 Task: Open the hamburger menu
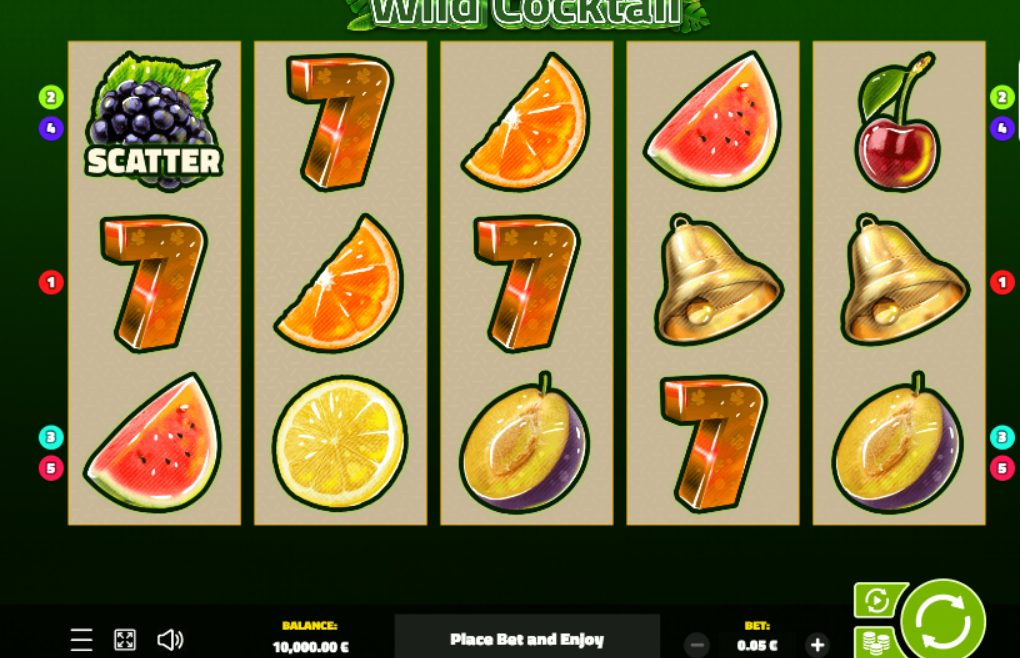tap(82, 640)
